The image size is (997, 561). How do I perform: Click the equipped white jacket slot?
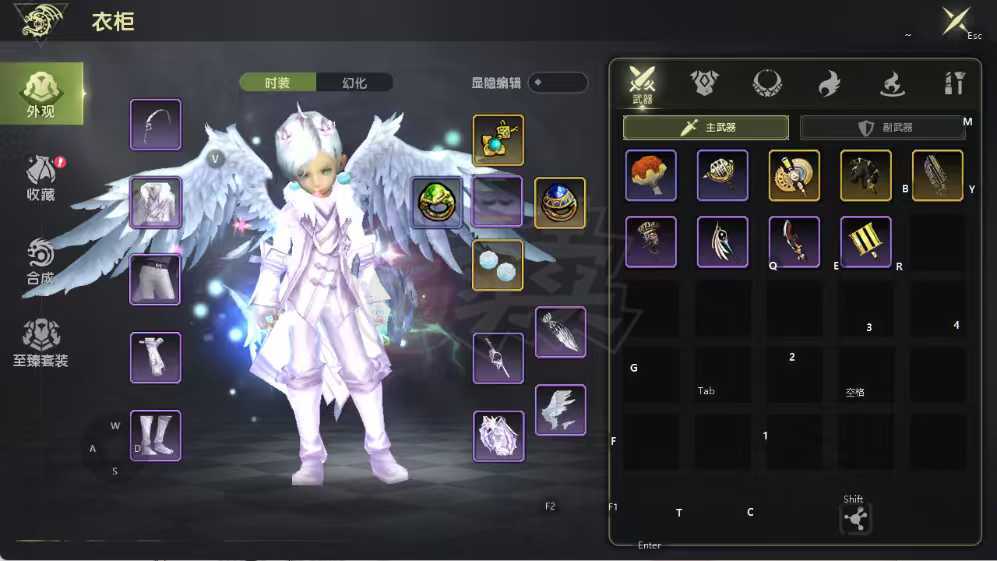point(155,203)
